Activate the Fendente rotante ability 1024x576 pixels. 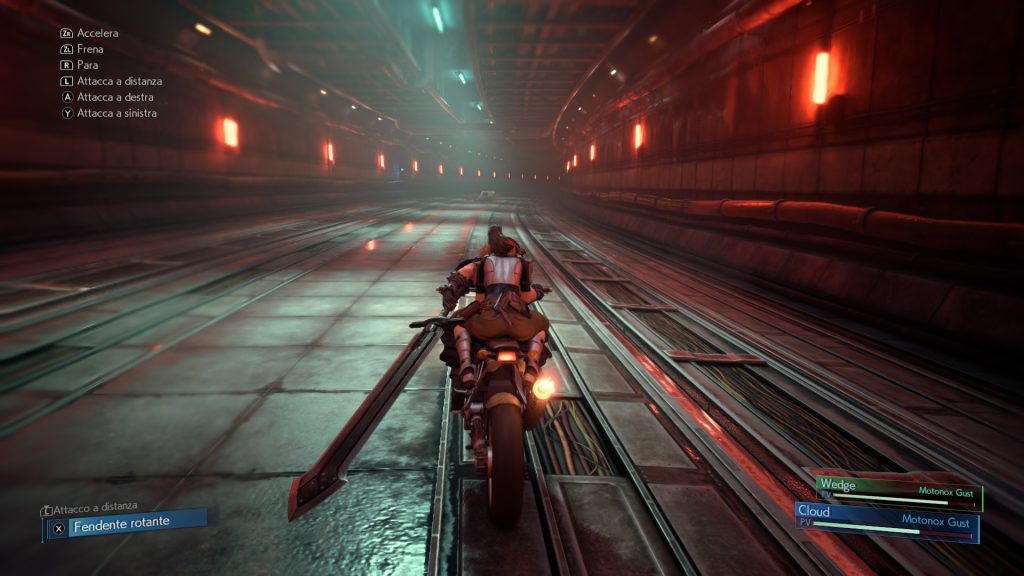[127, 523]
